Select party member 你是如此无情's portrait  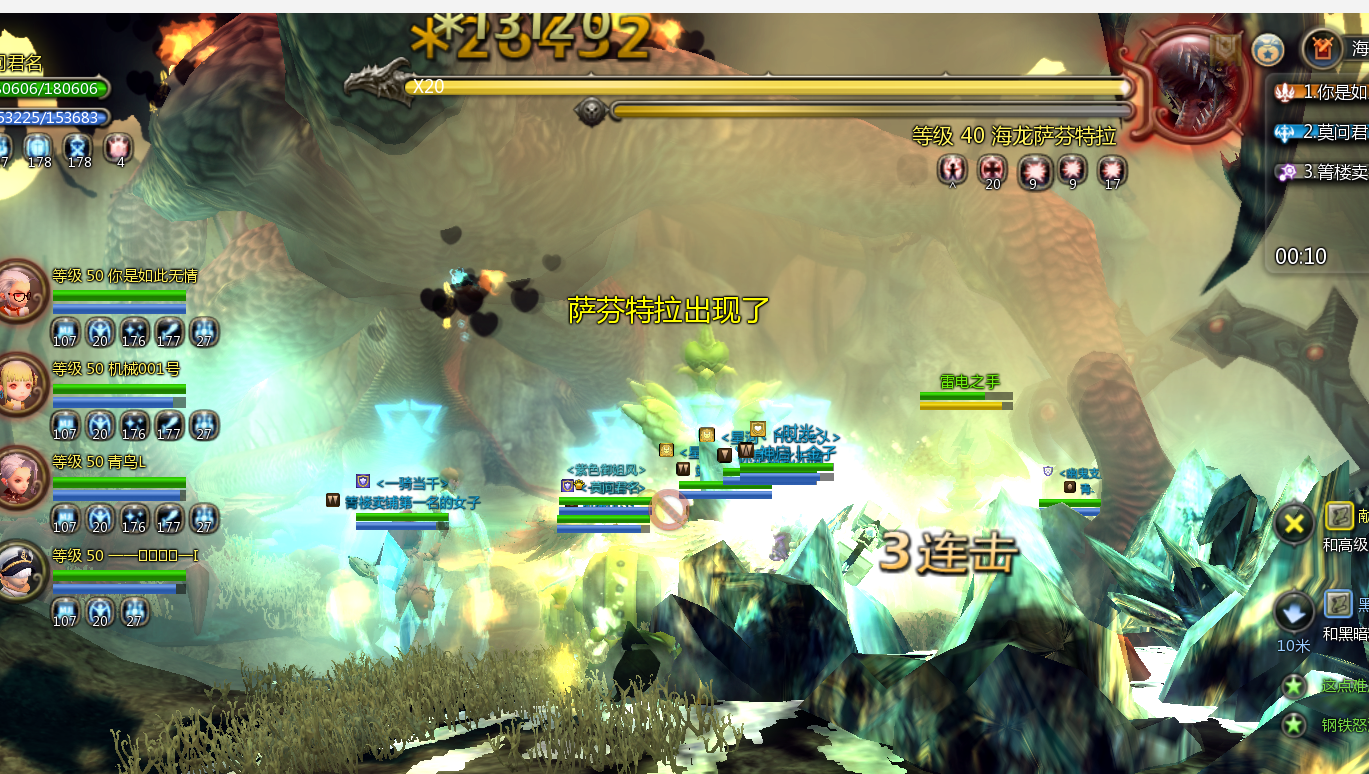click(x=20, y=291)
